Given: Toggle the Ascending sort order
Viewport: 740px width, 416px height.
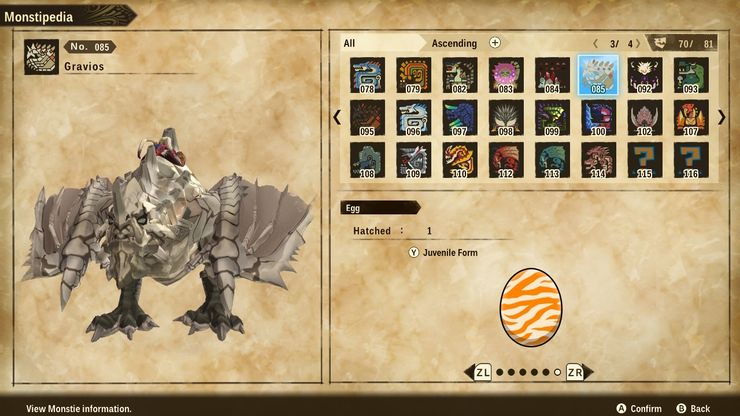Looking at the screenshot, I should tap(454, 43).
